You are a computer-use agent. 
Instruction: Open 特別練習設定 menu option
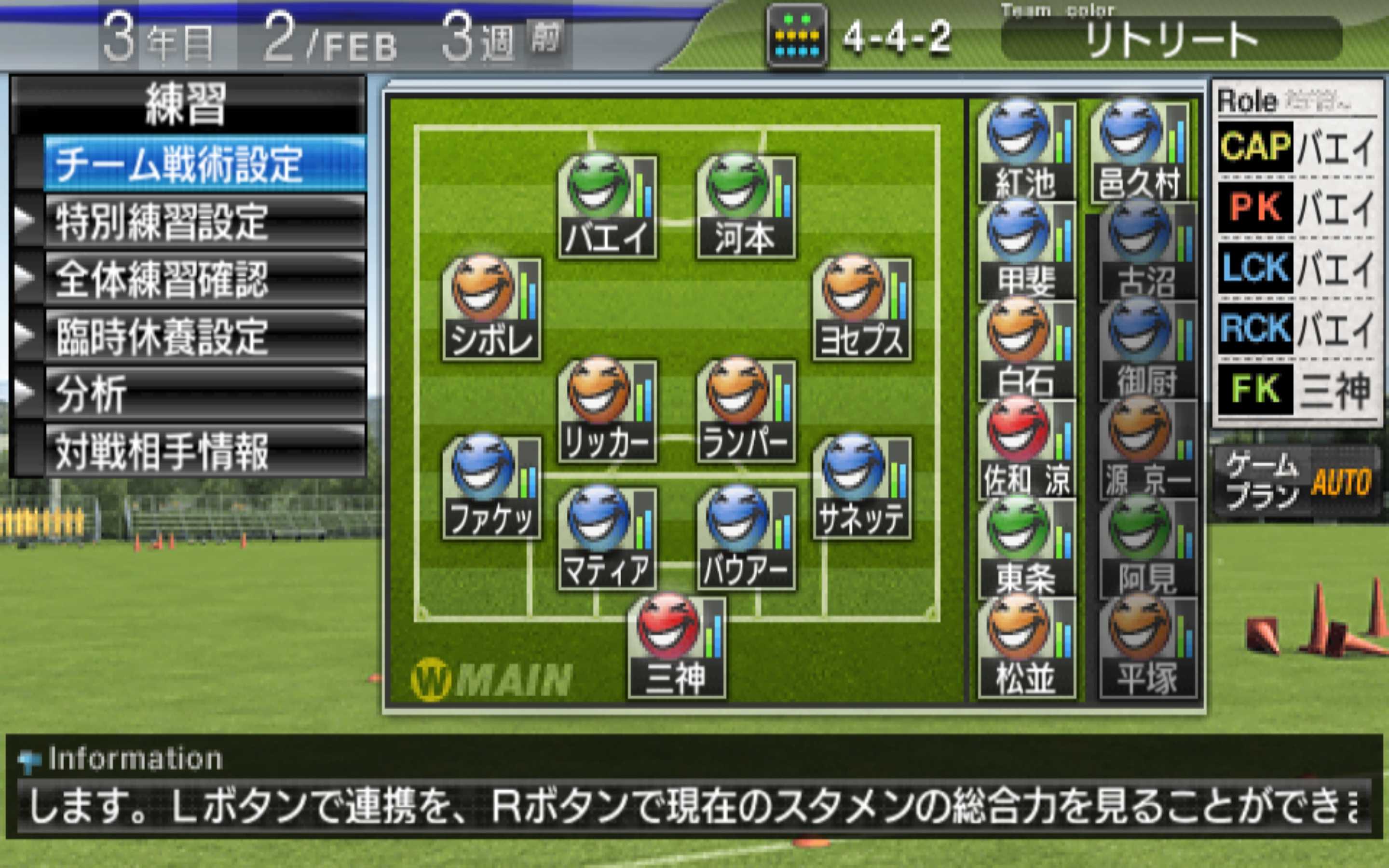pyautogui.click(x=204, y=222)
